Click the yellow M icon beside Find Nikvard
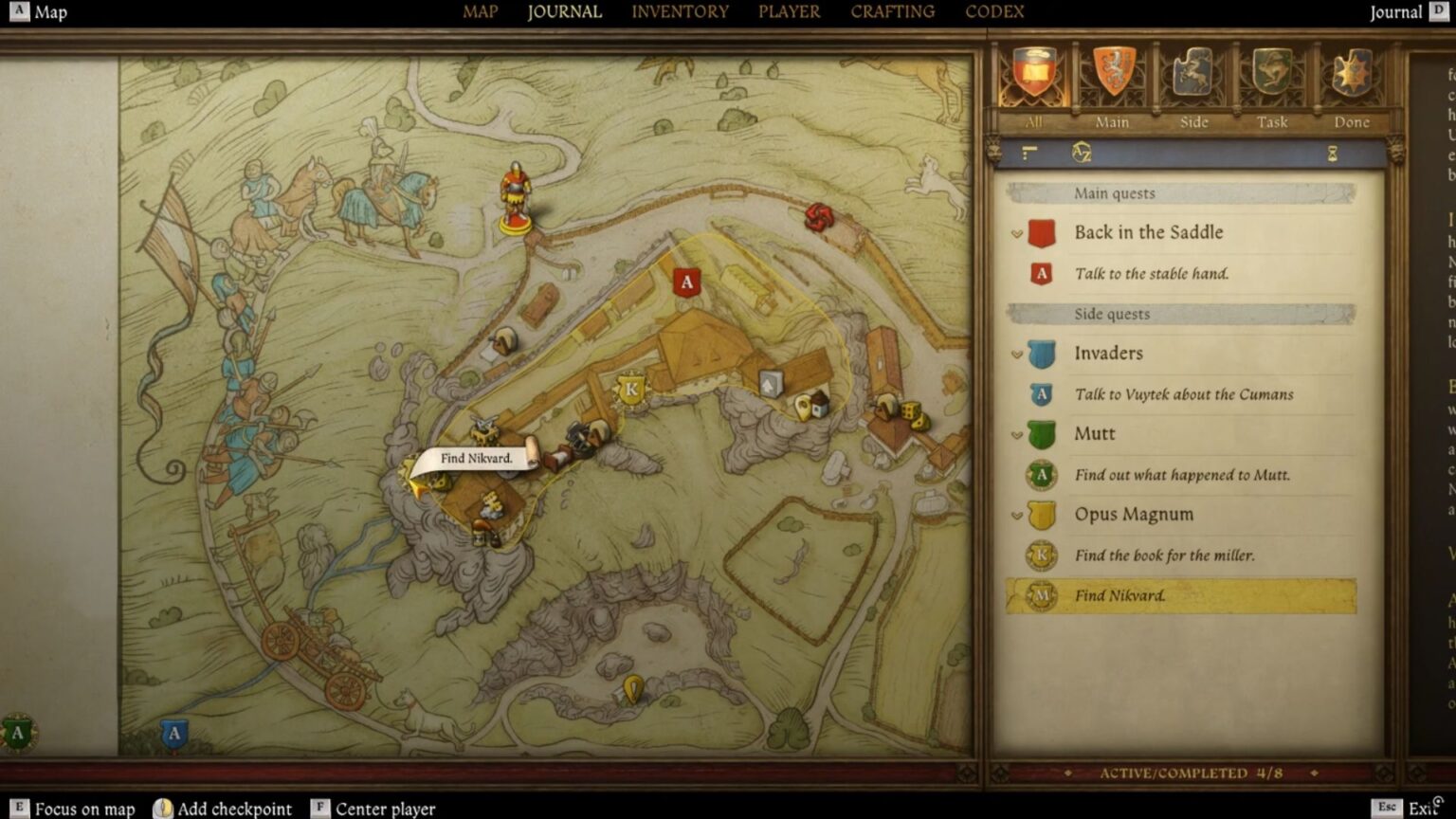The height and width of the screenshot is (819, 1456). (x=1043, y=596)
